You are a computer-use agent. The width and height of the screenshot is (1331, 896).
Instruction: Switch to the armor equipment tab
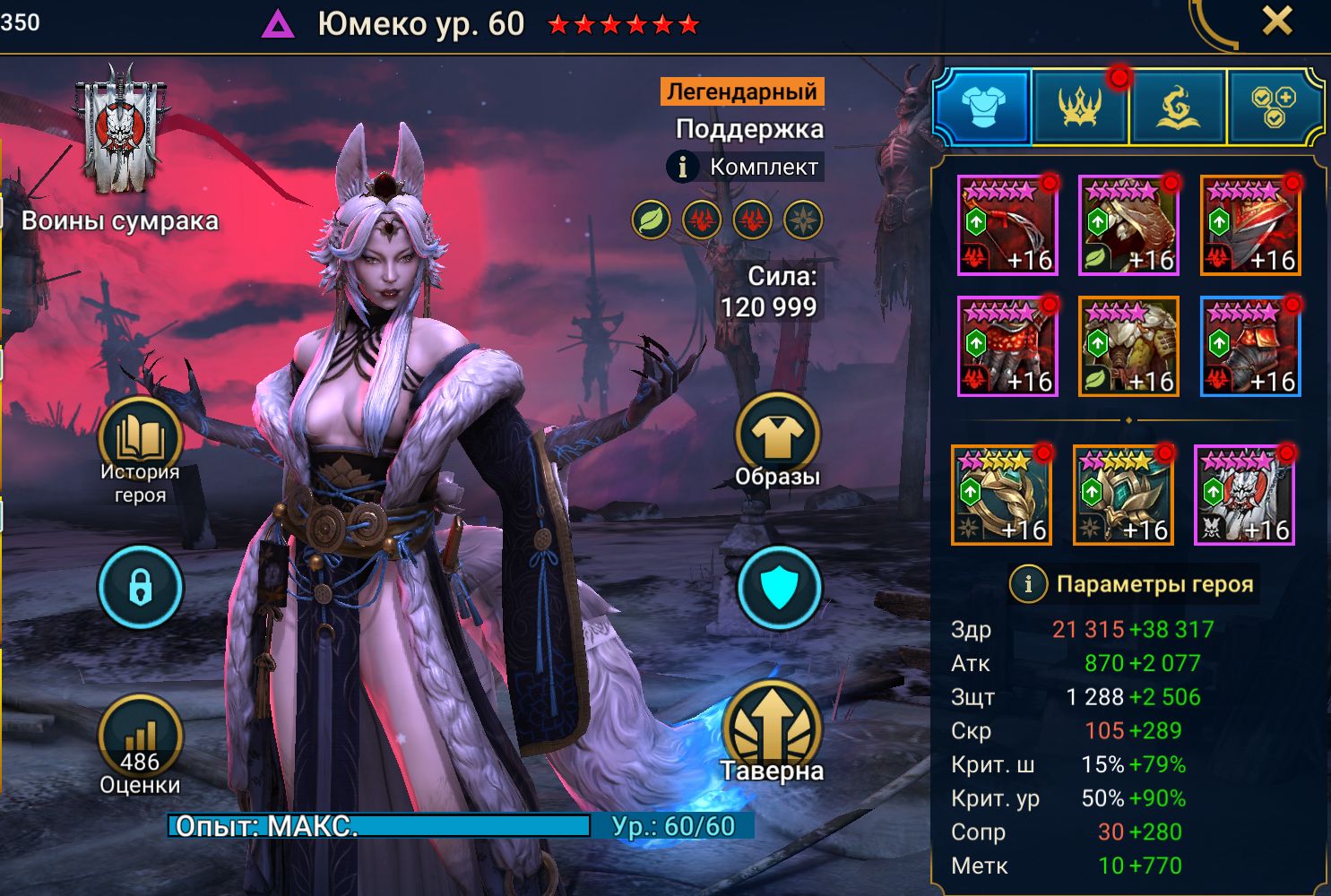[x=982, y=107]
